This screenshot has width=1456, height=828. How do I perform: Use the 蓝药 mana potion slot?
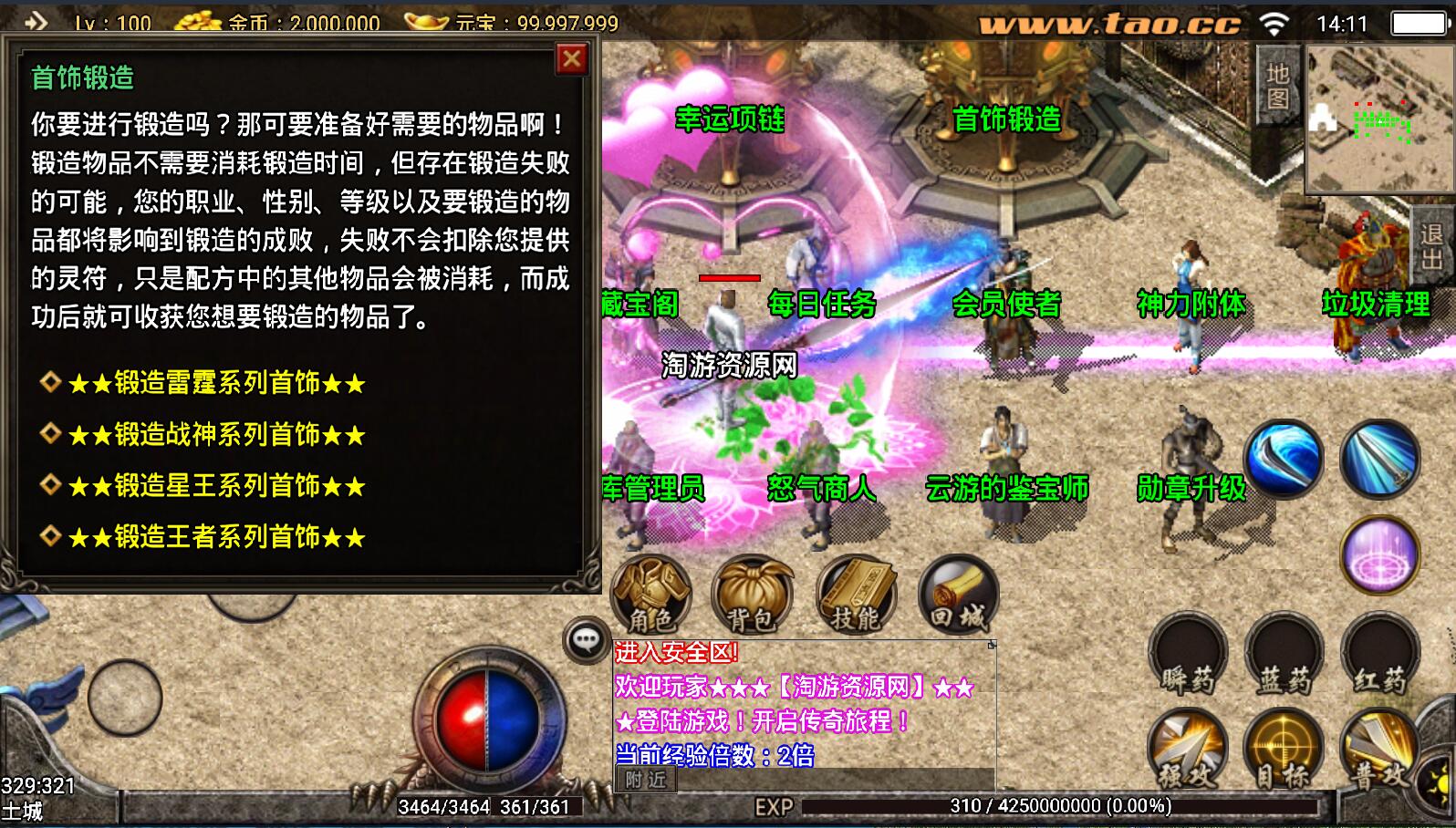pos(1284,655)
